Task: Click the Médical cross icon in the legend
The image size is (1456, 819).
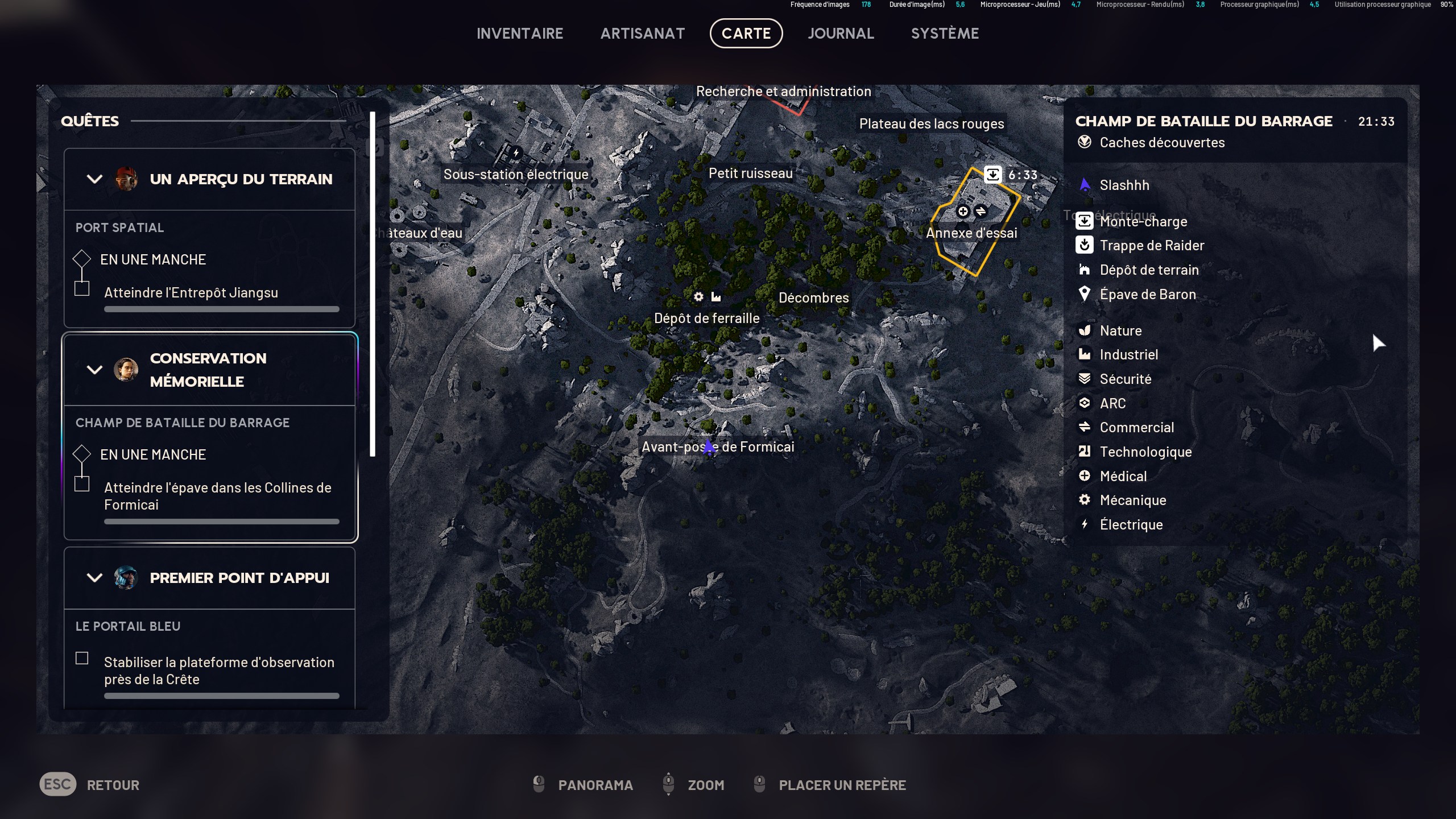Action: pyautogui.click(x=1085, y=476)
